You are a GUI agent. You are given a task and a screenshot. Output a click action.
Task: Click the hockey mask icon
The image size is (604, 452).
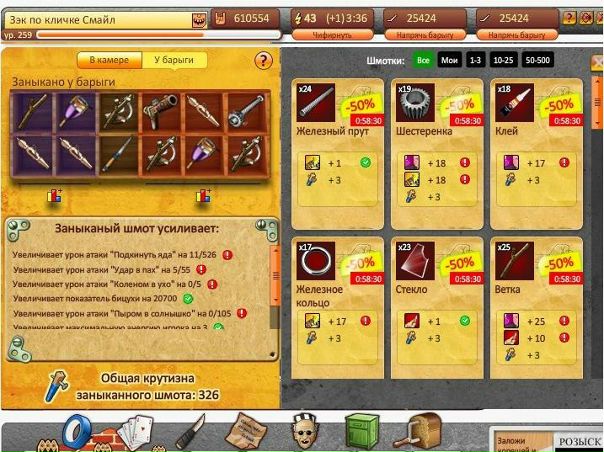tap(304, 432)
